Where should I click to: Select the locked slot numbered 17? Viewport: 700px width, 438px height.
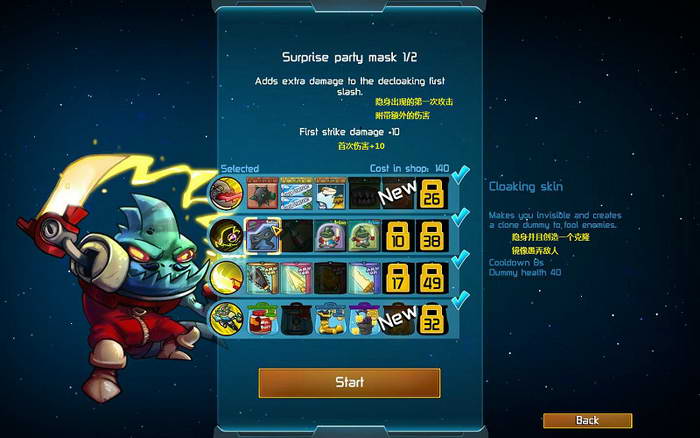(398, 277)
